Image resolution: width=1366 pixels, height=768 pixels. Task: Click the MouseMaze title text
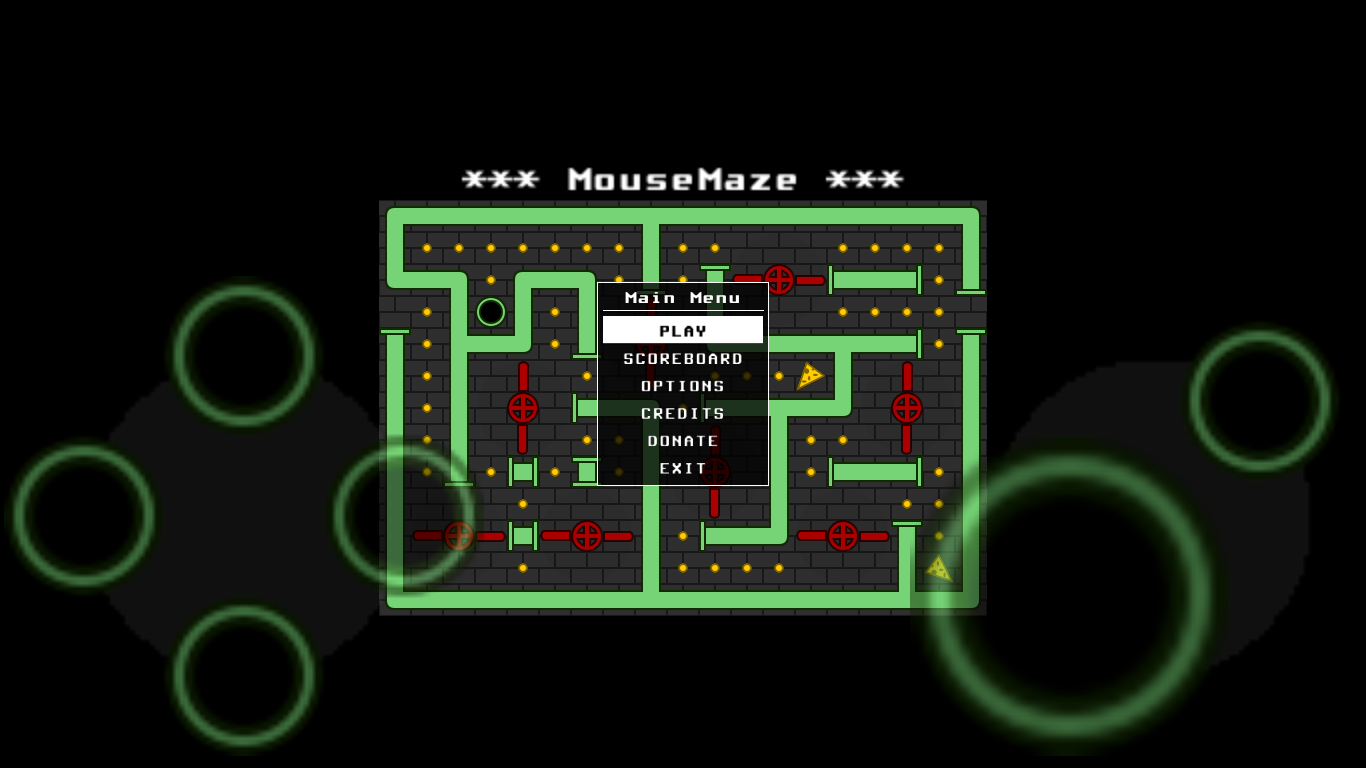[x=682, y=179]
